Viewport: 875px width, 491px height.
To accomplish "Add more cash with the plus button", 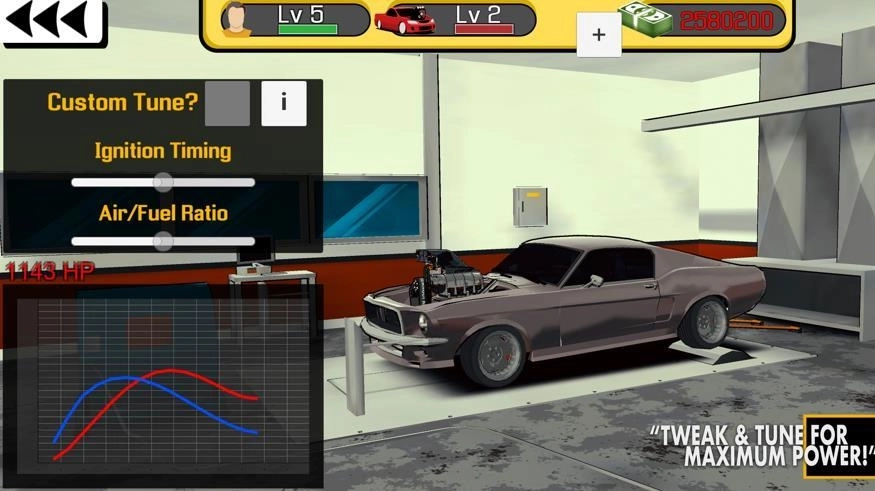I will 599,35.
